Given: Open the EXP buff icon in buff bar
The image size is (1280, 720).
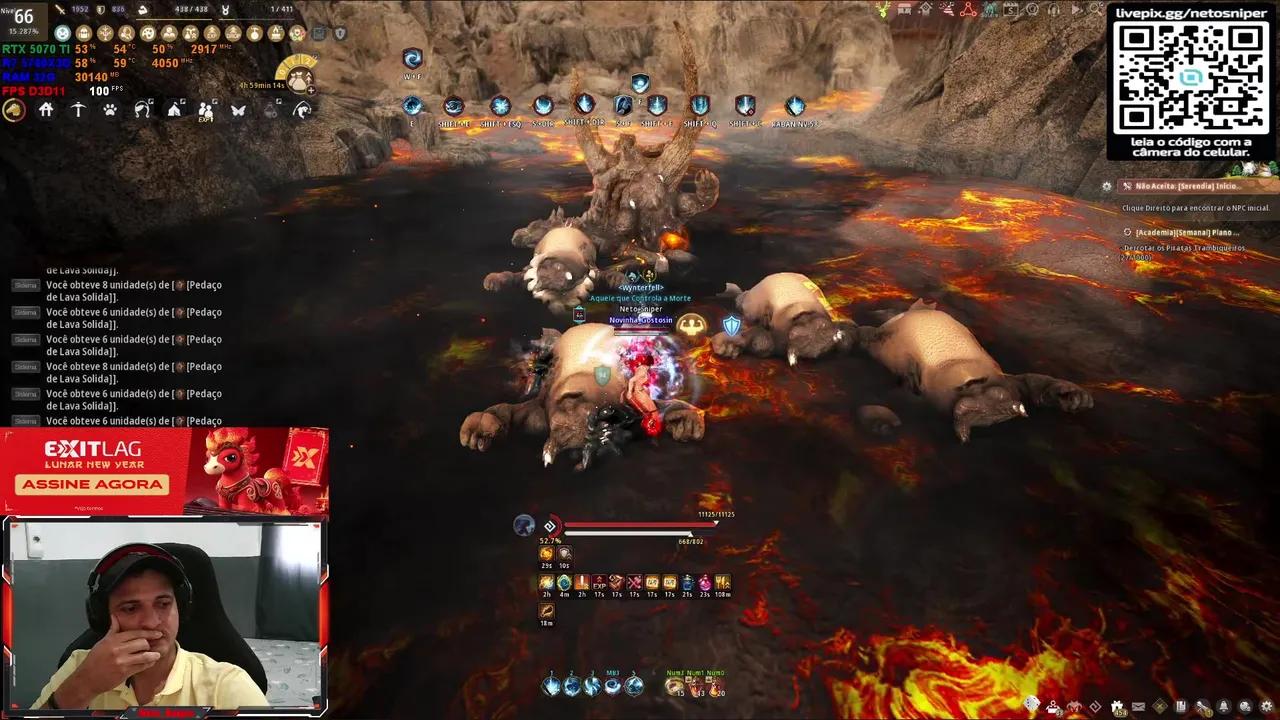Looking at the screenshot, I should tap(599, 583).
